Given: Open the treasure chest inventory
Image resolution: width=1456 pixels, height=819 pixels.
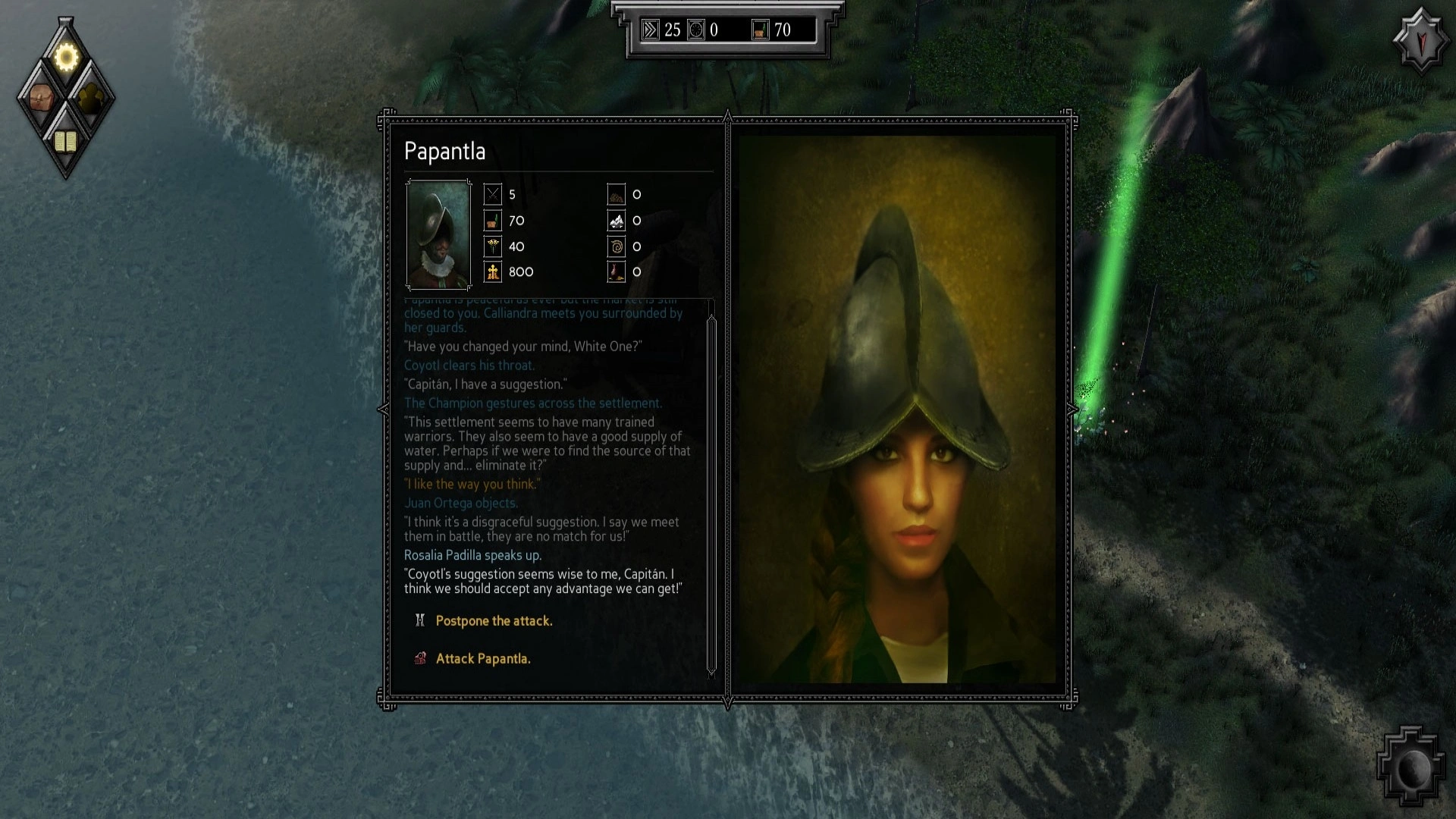Looking at the screenshot, I should pyautogui.click(x=41, y=99).
